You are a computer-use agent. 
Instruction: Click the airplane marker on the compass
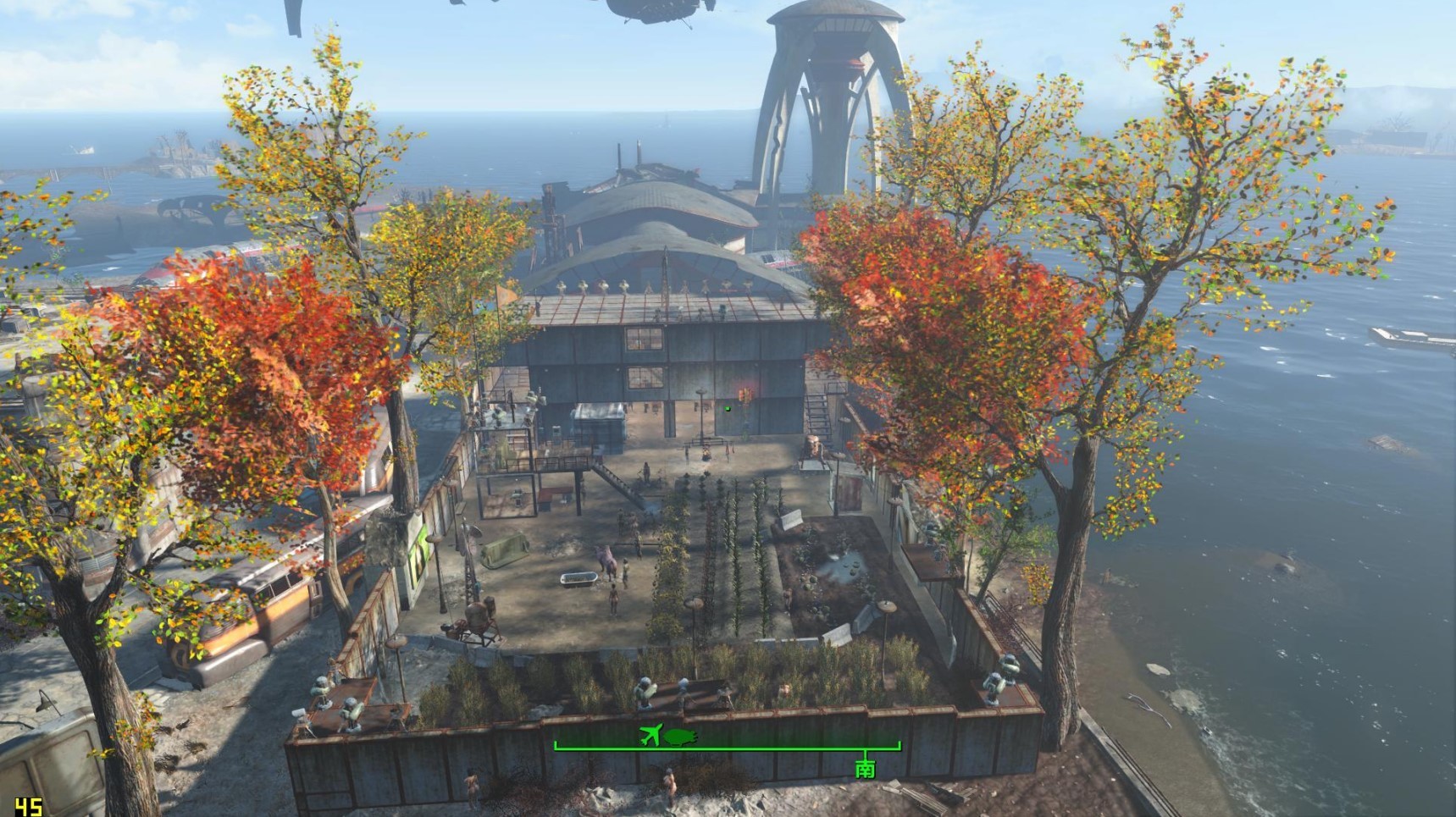click(x=650, y=735)
